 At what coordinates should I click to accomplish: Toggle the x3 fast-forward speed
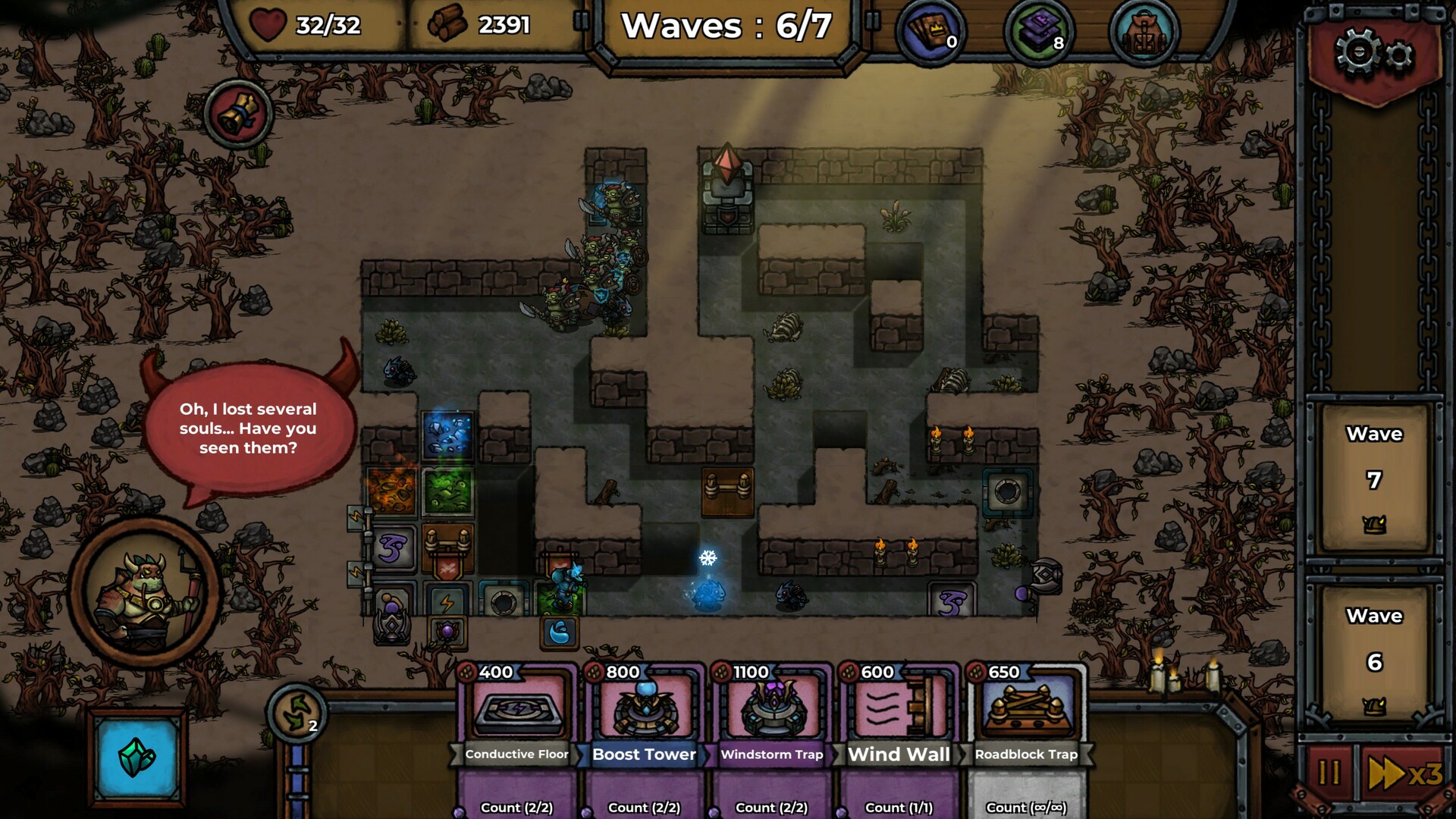[1404, 773]
